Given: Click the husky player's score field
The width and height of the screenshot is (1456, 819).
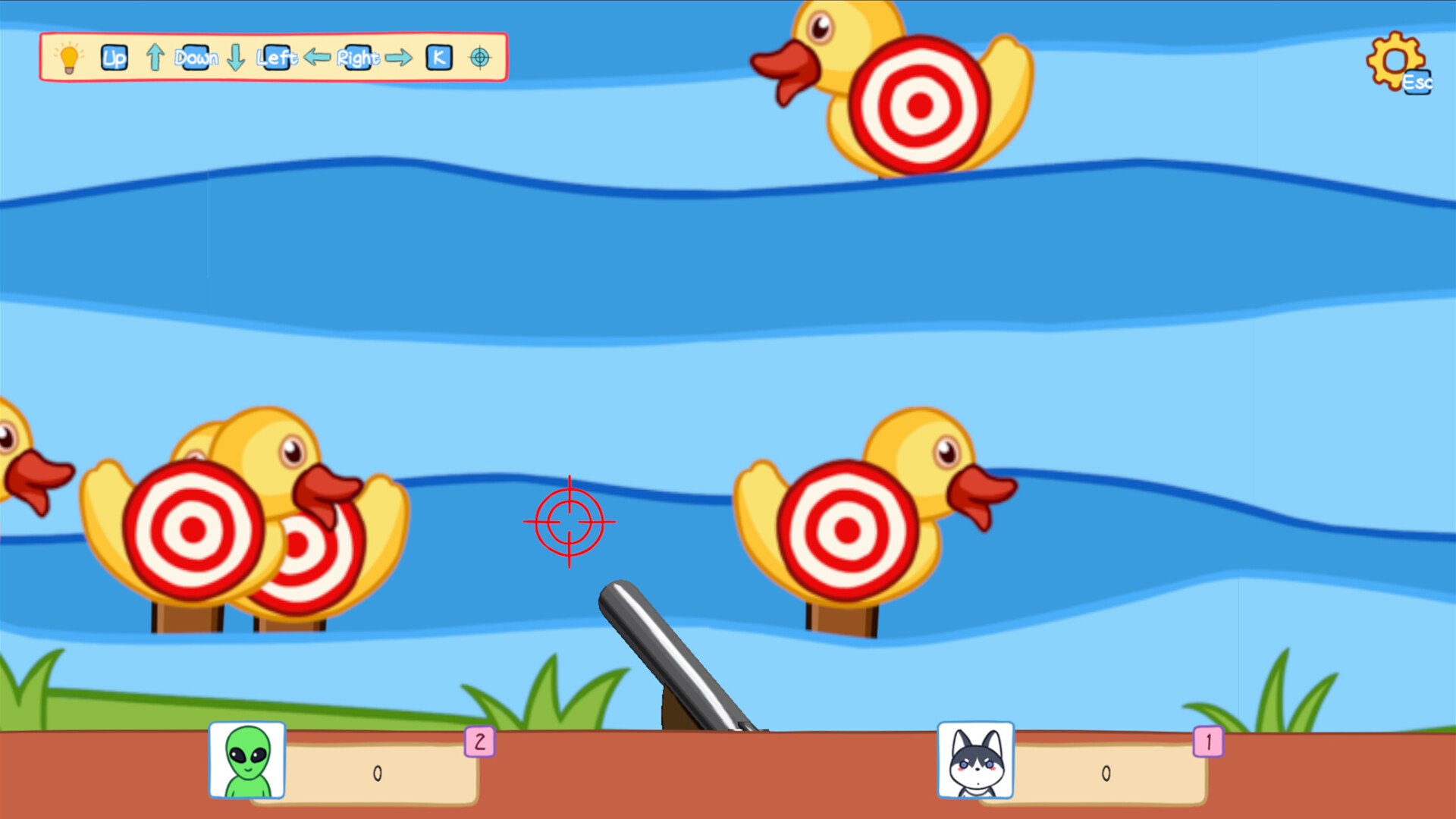Looking at the screenshot, I should click(x=1107, y=772).
